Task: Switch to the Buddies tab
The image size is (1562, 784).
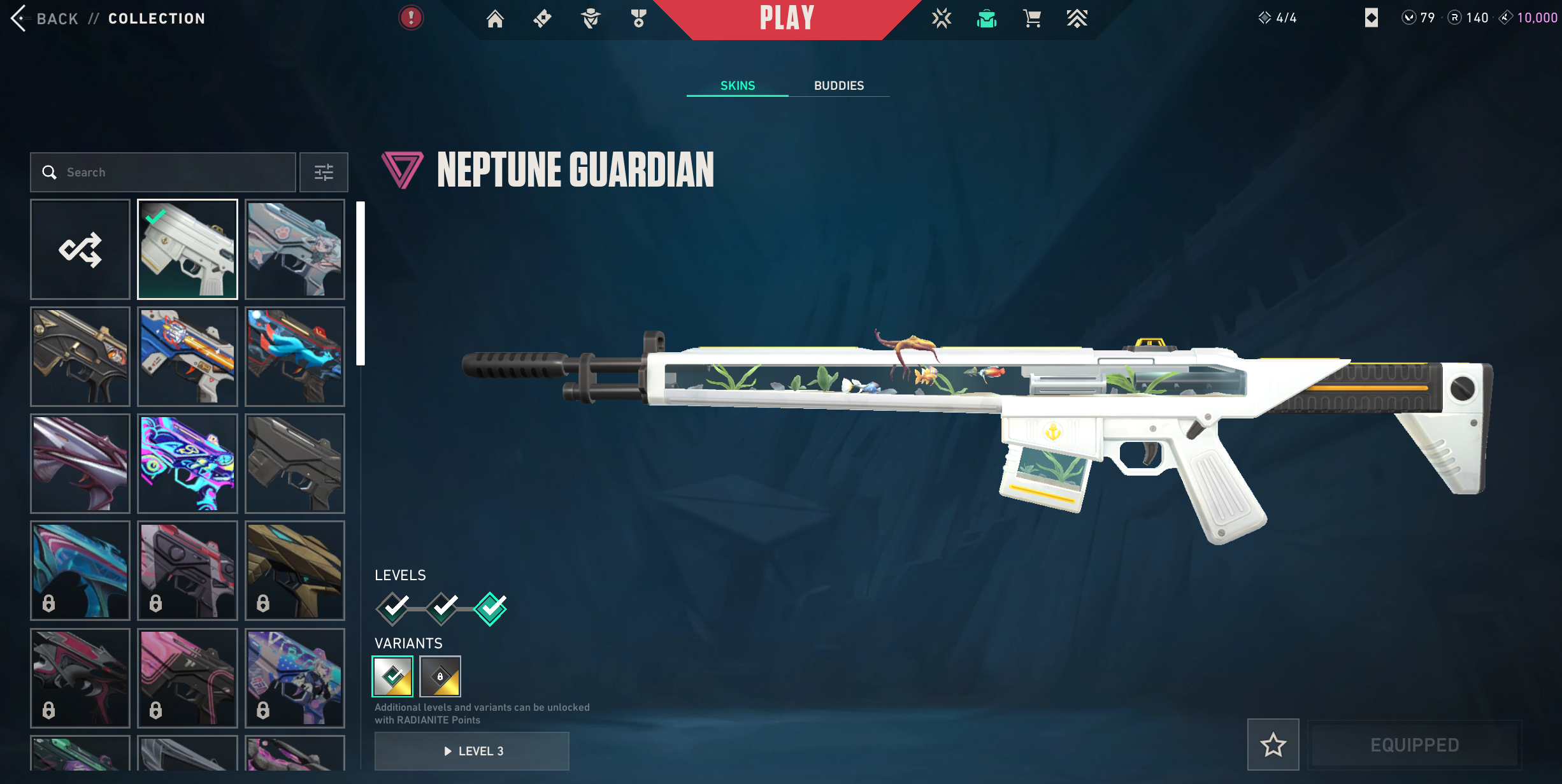Action: click(838, 85)
